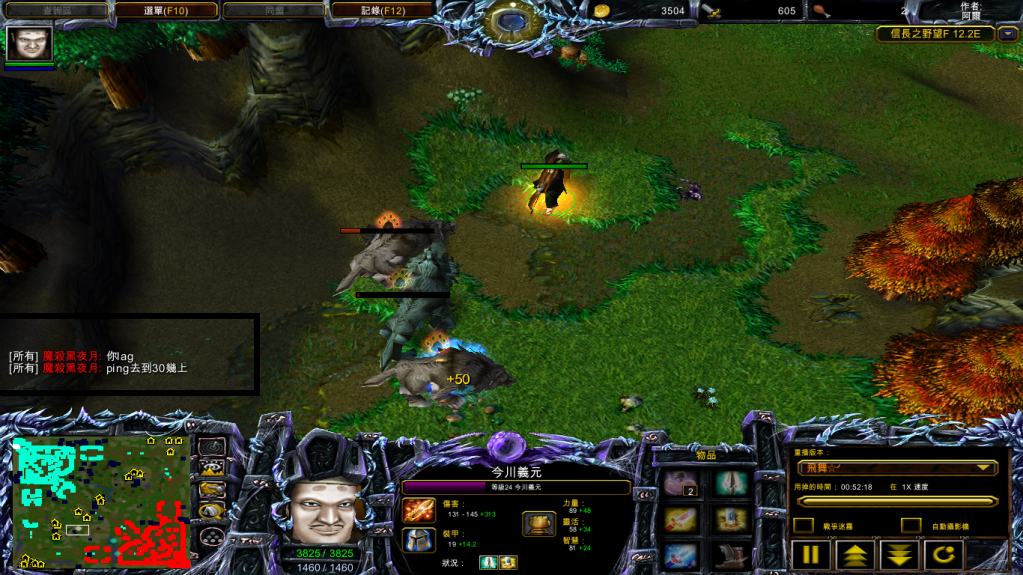Image resolution: width=1023 pixels, height=575 pixels.
Task: Select the boot item in inventory
Action: (x=731, y=555)
